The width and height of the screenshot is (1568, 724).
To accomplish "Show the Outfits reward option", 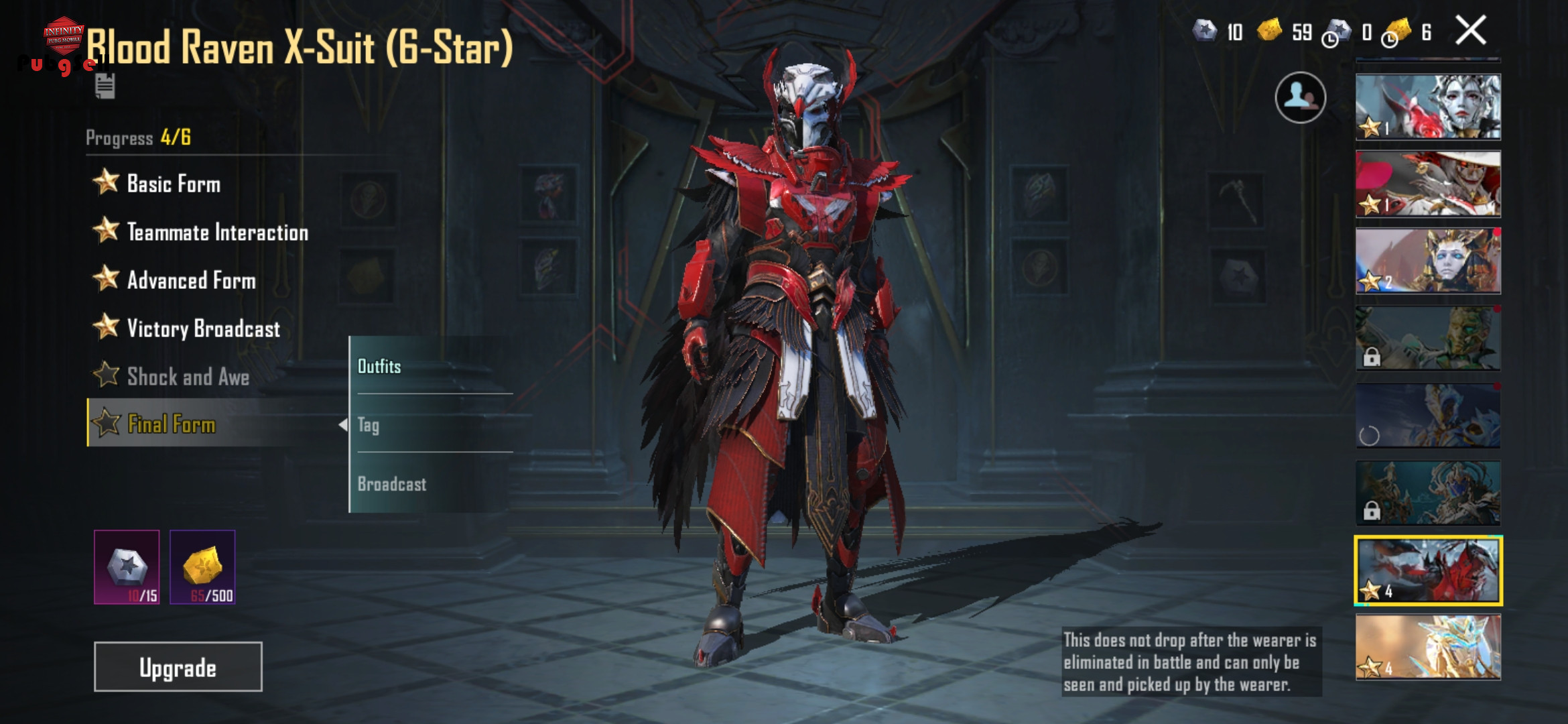I will (379, 366).
